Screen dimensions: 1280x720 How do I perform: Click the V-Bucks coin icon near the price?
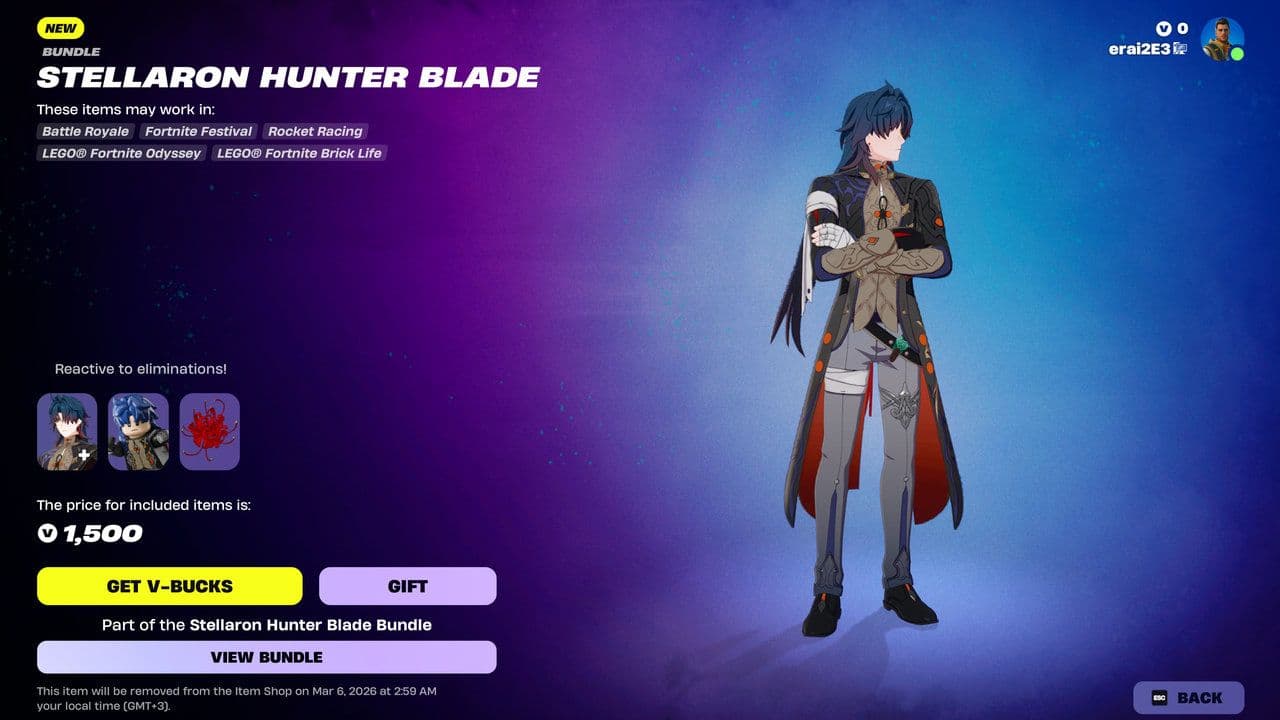pyautogui.click(x=48, y=533)
